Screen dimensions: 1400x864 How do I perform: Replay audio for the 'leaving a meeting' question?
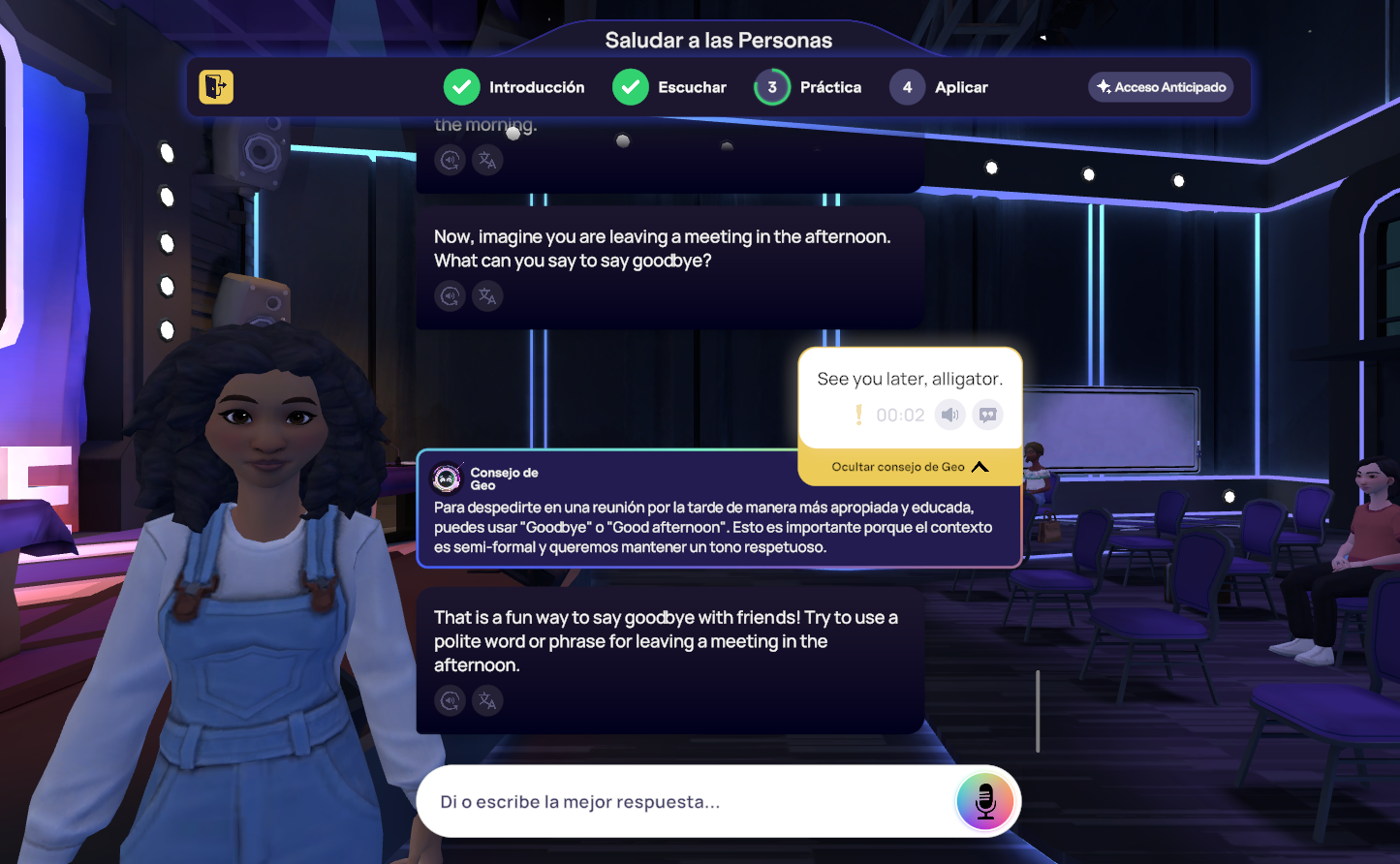tap(450, 295)
